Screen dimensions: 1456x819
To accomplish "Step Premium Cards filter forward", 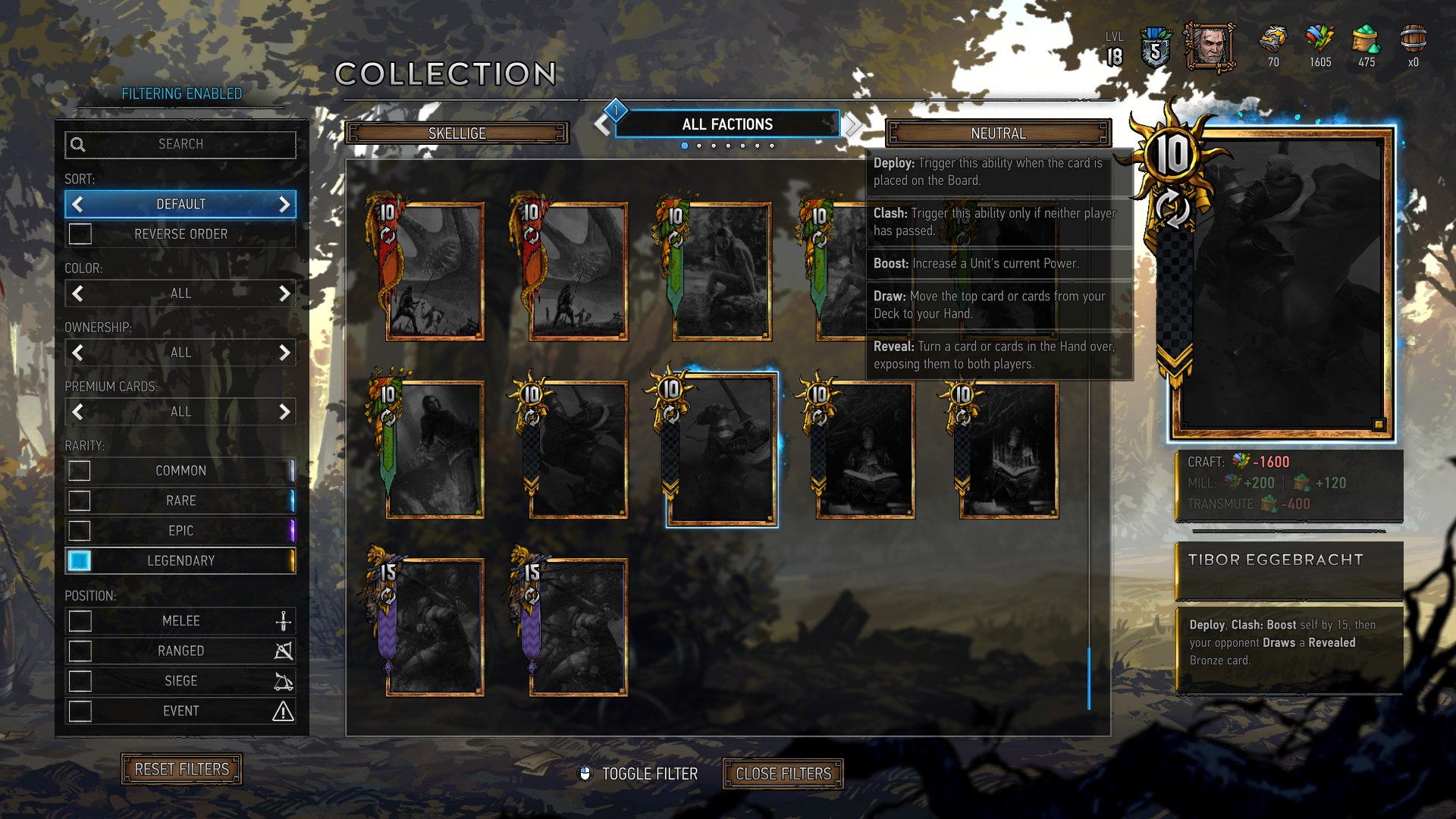I will (284, 412).
